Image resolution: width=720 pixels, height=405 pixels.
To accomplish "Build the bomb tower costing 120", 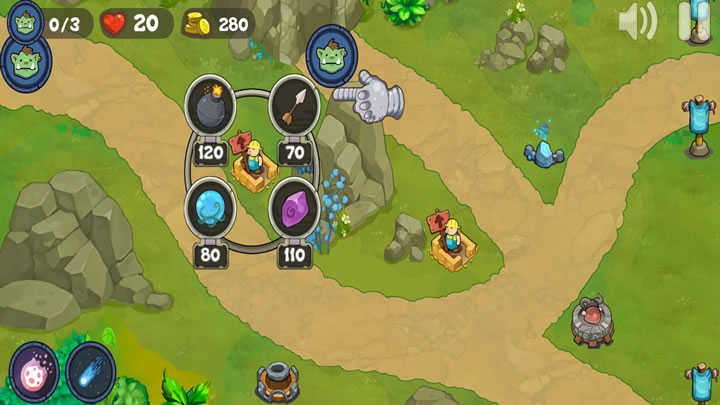I will click(210, 103).
